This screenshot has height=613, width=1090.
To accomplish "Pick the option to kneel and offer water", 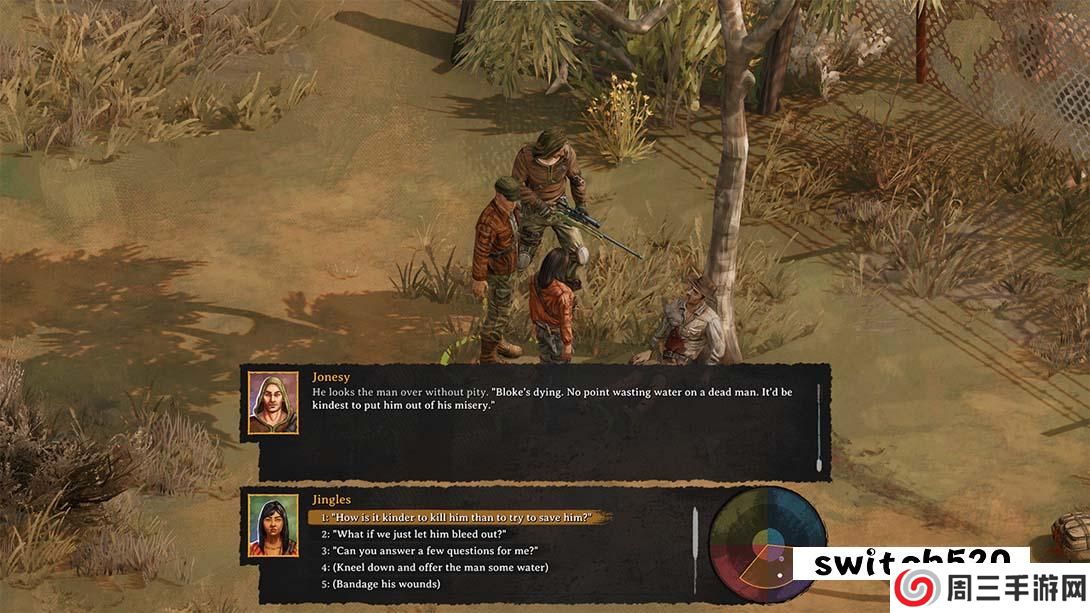I will click(x=434, y=567).
